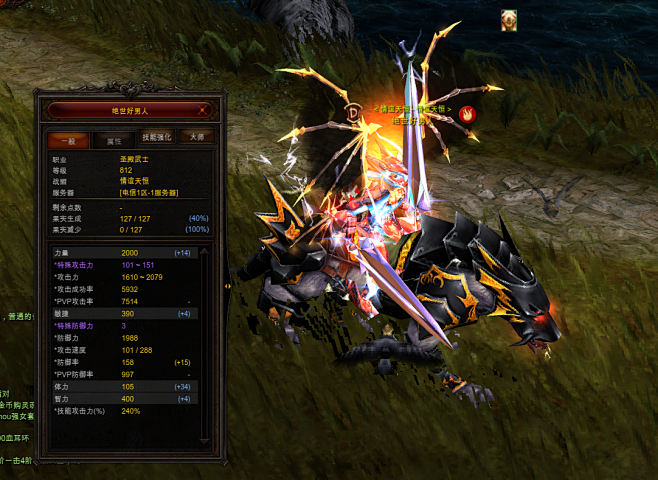Switch to the 一般 general tab
This screenshot has height=480, width=658.
tap(69, 140)
